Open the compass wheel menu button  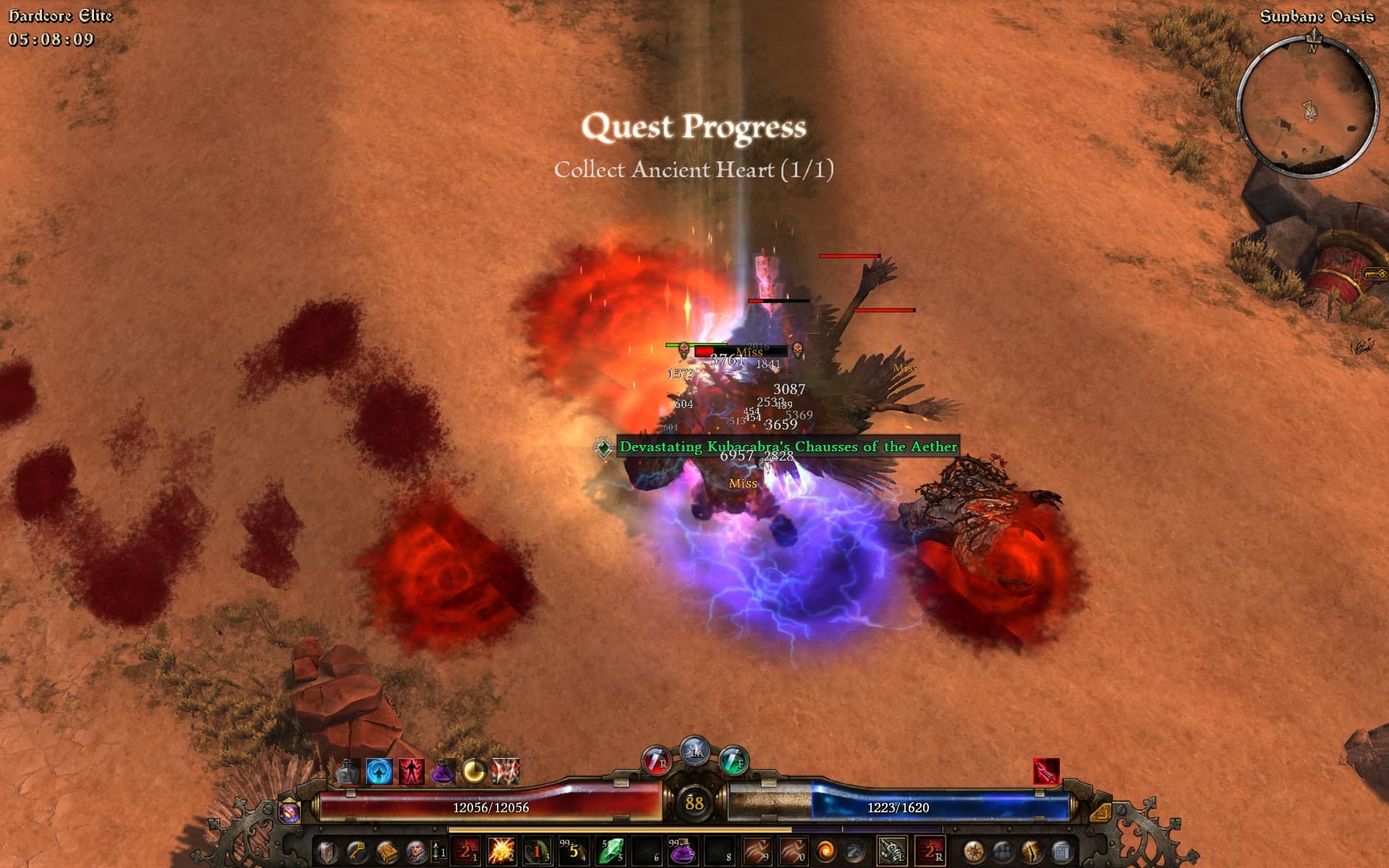[x=973, y=851]
